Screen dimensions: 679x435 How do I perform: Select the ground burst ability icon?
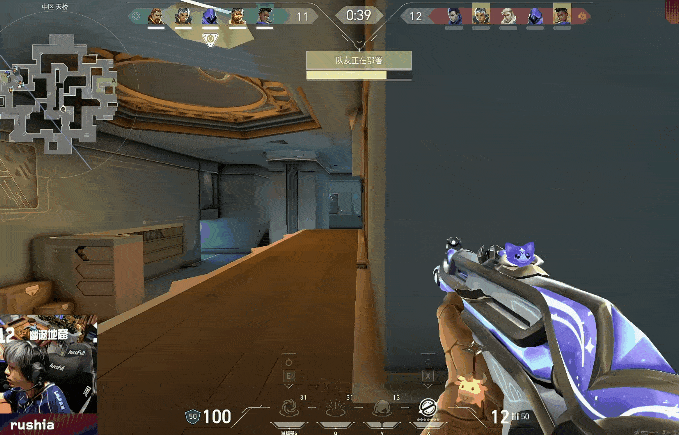point(336,407)
